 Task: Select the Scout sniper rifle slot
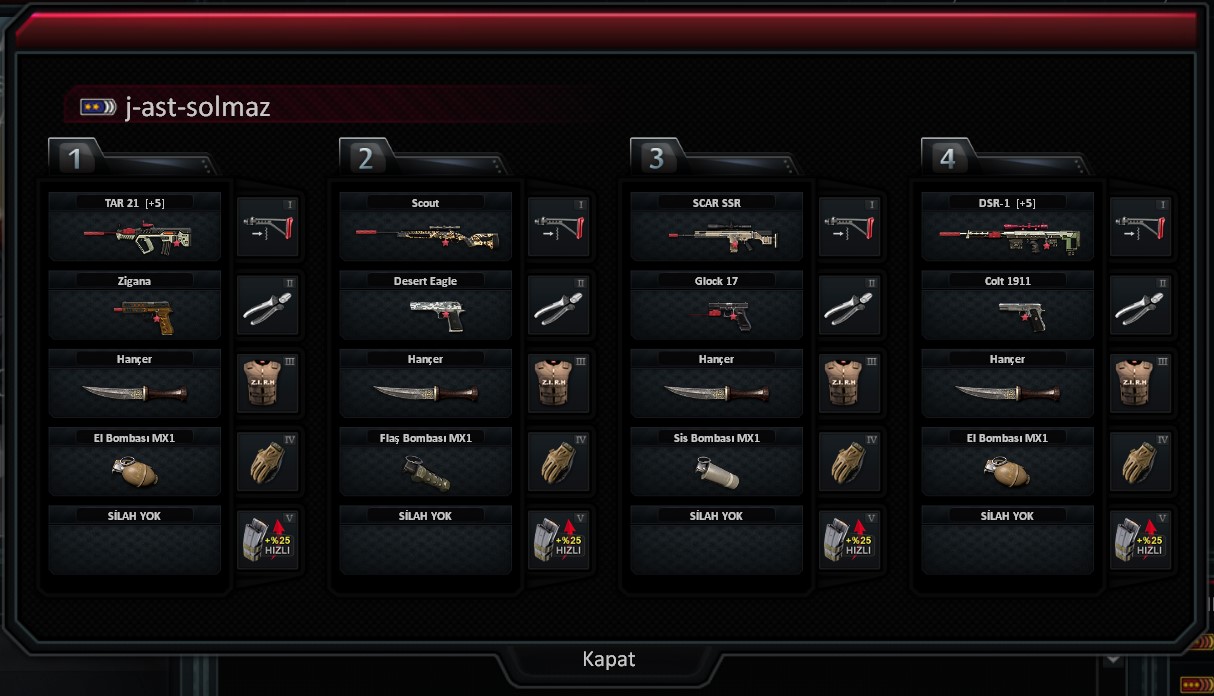(426, 227)
